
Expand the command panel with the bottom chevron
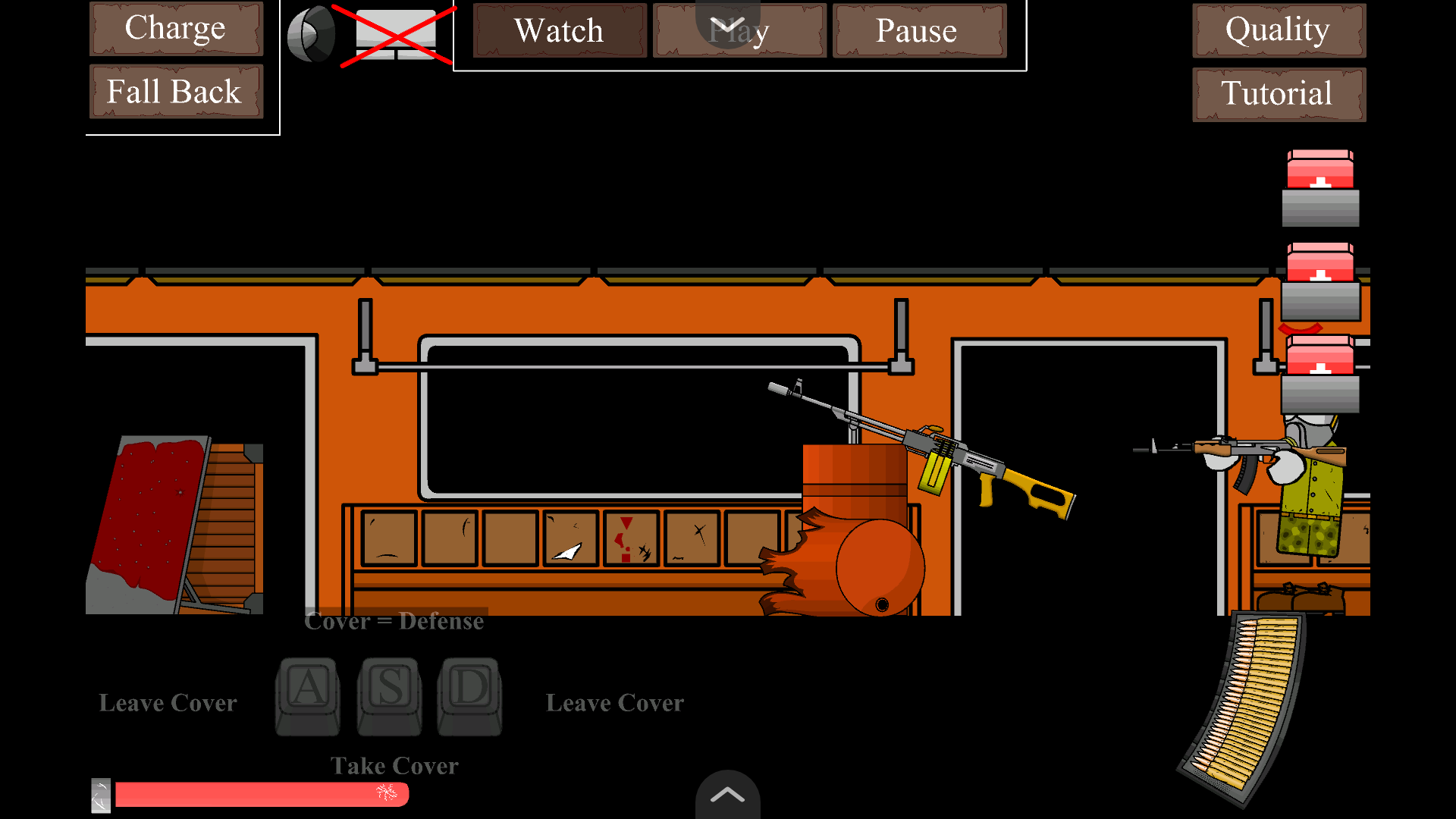(728, 795)
